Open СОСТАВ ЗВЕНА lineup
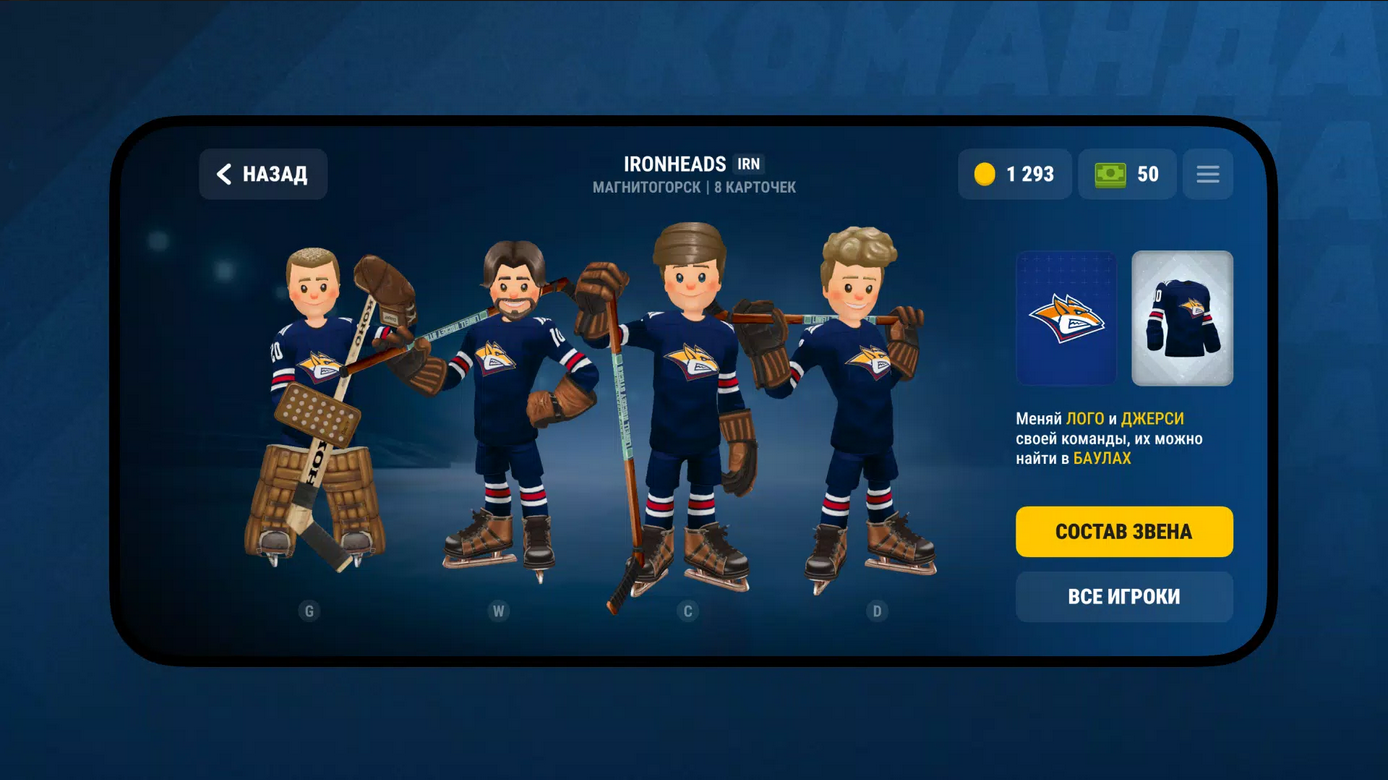Image resolution: width=1388 pixels, height=780 pixels. point(1124,531)
